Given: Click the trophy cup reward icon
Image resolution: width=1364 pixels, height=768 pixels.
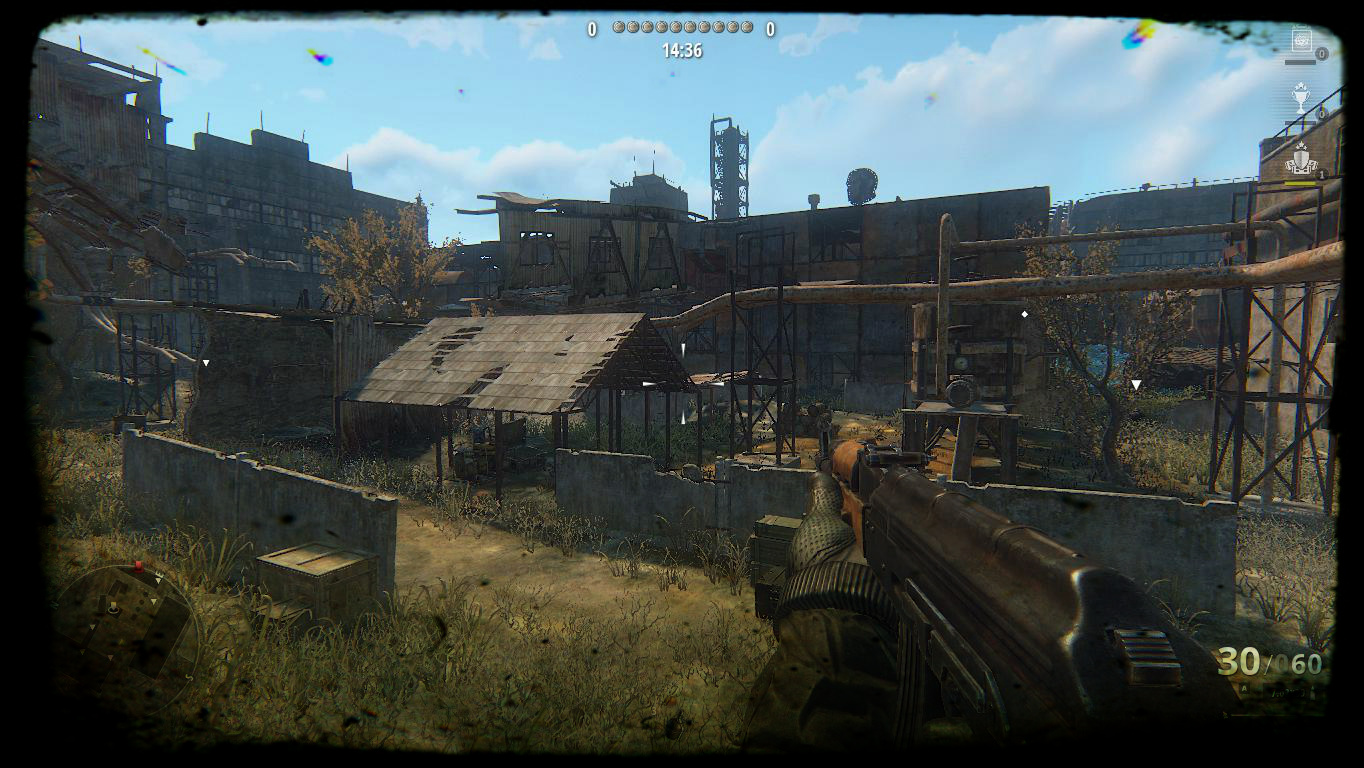Looking at the screenshot, I should (1300, 98).
